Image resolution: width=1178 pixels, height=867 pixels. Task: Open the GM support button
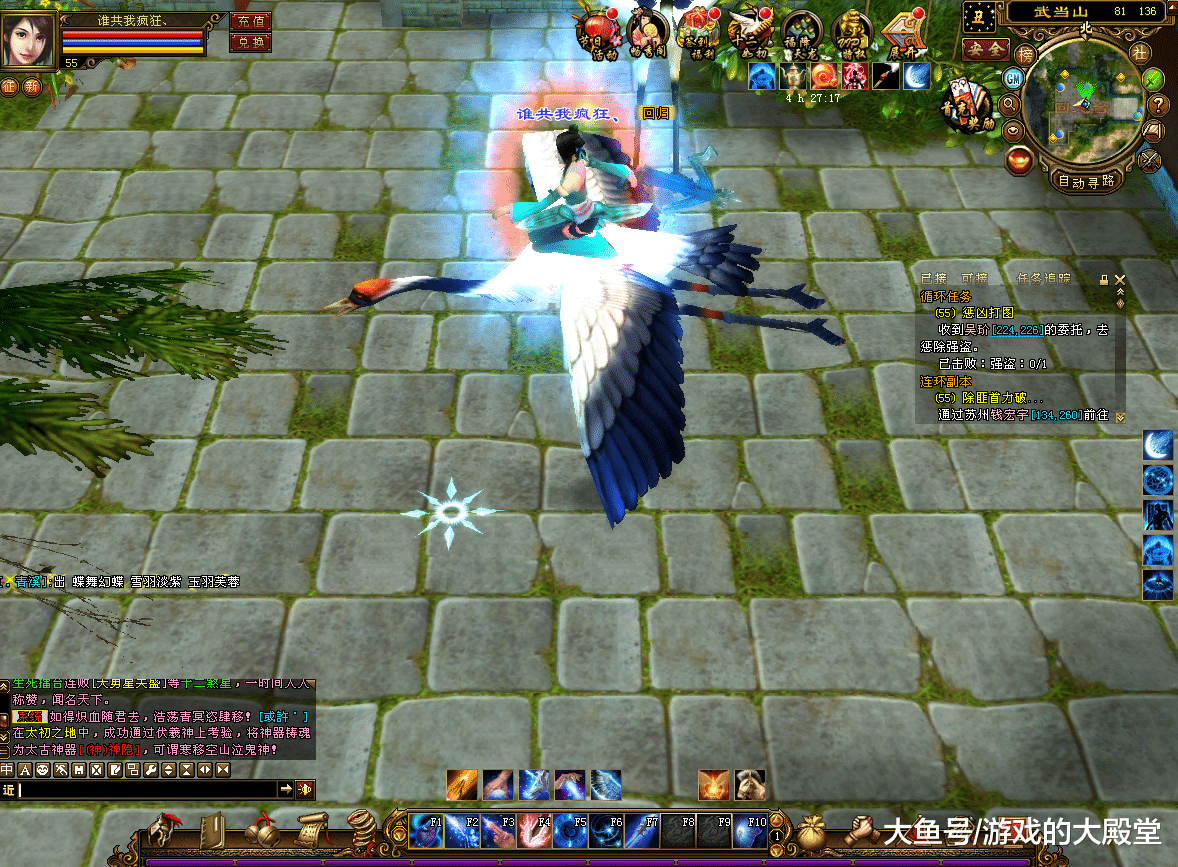pyautogui.click(x=1013, y=78)
